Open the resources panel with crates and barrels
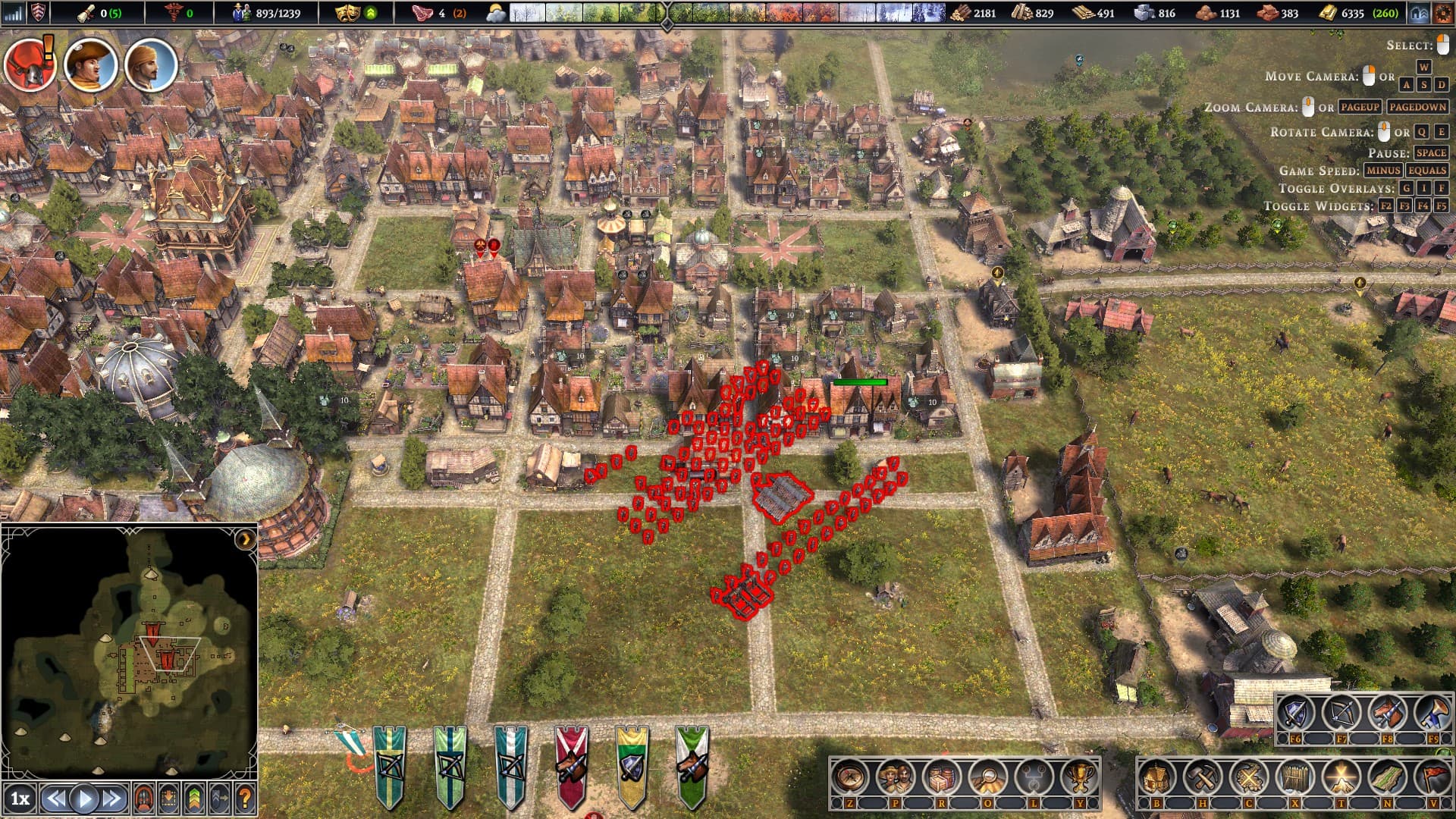 click(x=942, y=777)
